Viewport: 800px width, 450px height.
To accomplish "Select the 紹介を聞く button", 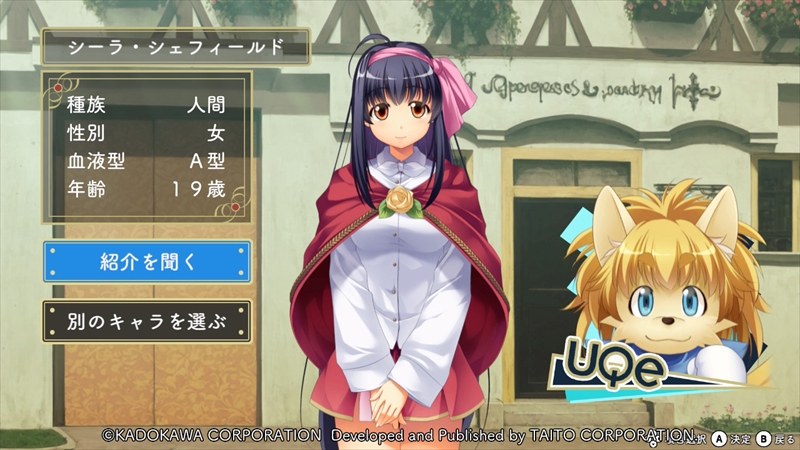I will pos(147,262).
